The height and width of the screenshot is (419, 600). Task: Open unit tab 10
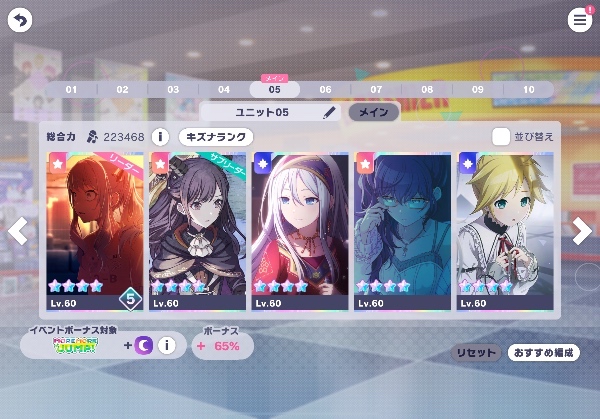528,89
